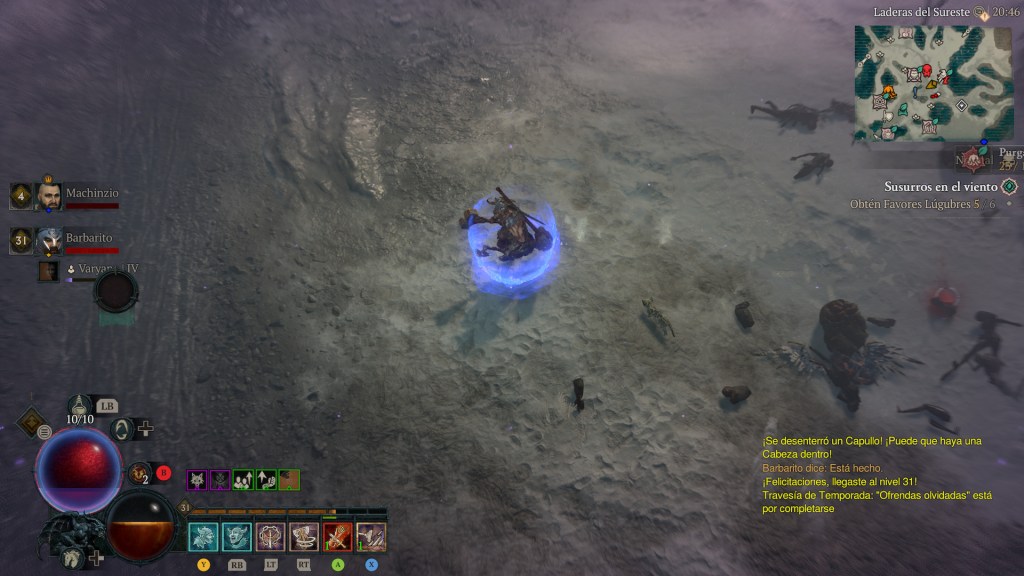The height and width of the screenshot is (576, 1024).
Task: Activate the horned demon face skill
Action: [237, 537]
